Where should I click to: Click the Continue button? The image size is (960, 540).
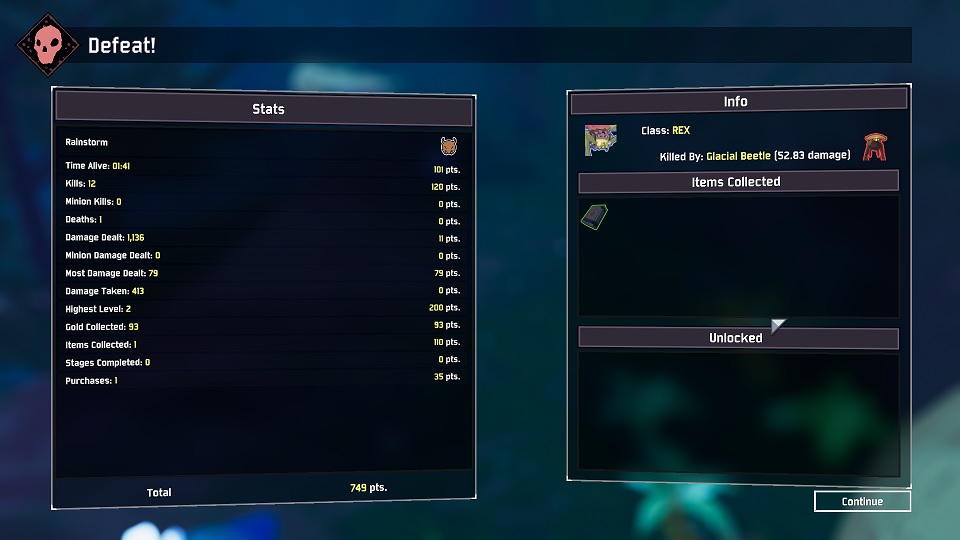coord(862,501)
